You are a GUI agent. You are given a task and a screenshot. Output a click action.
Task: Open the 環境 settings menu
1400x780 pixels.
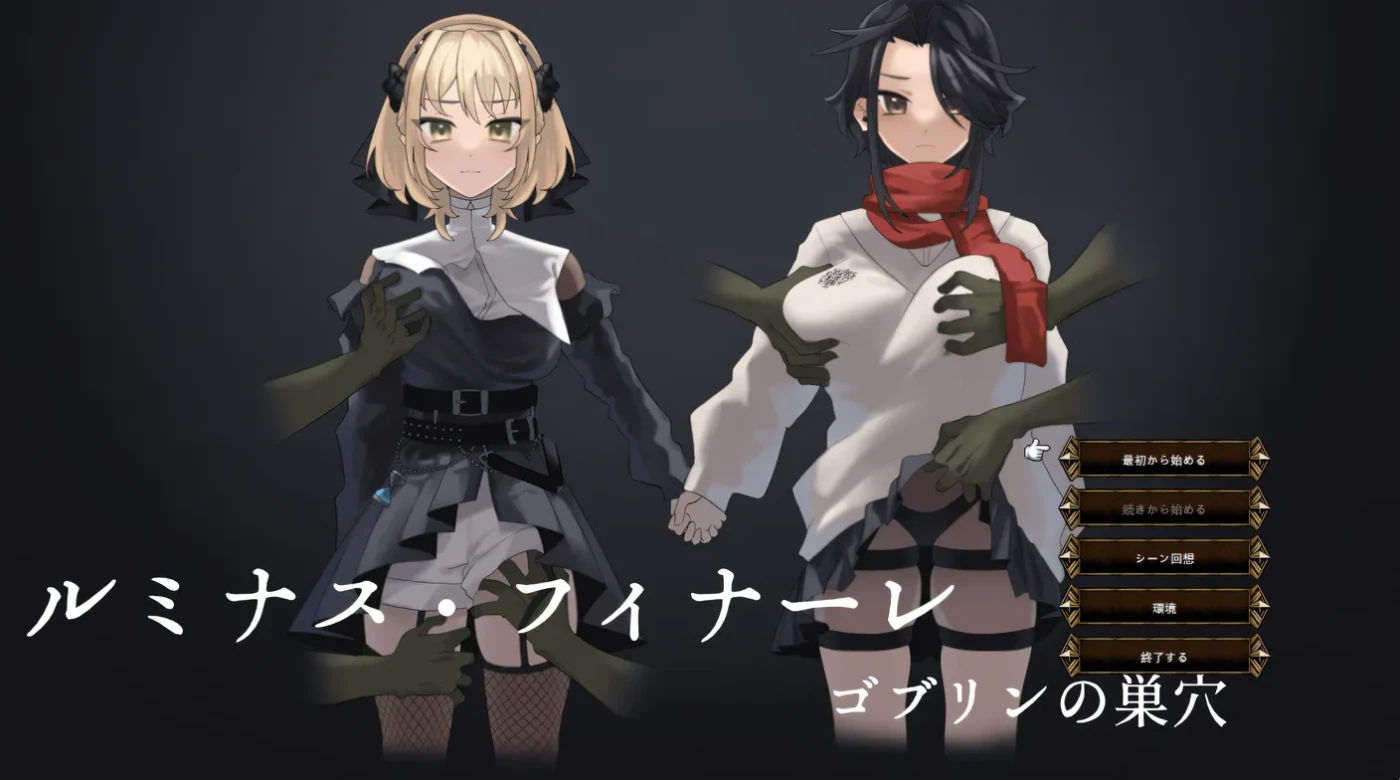click(1165, 608)
